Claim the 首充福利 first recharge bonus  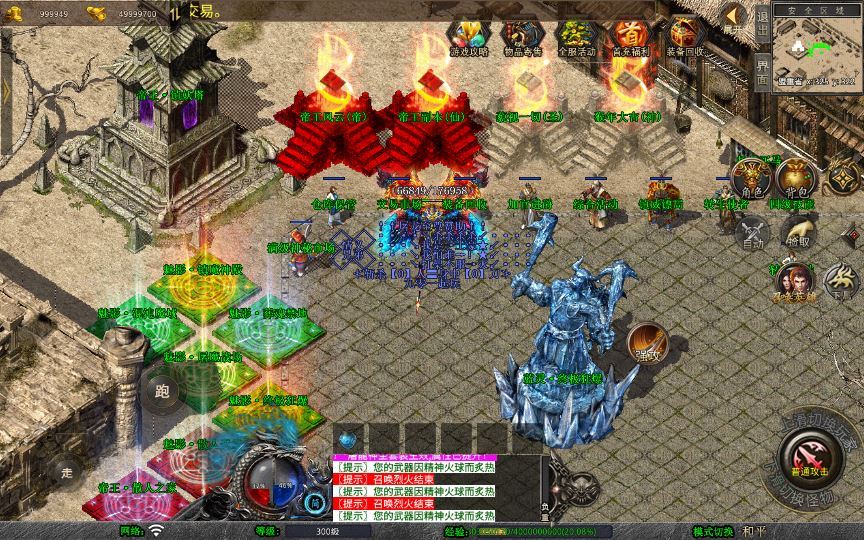(x=629, y=37)
